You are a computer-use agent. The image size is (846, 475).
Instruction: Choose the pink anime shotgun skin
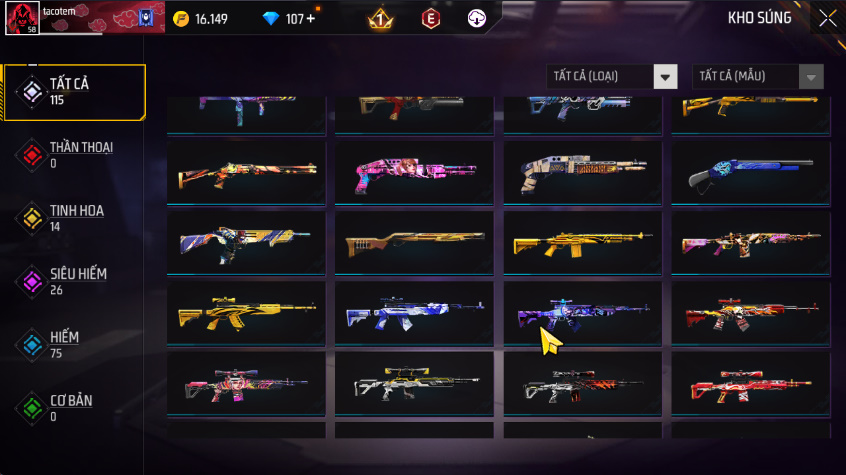413,174
